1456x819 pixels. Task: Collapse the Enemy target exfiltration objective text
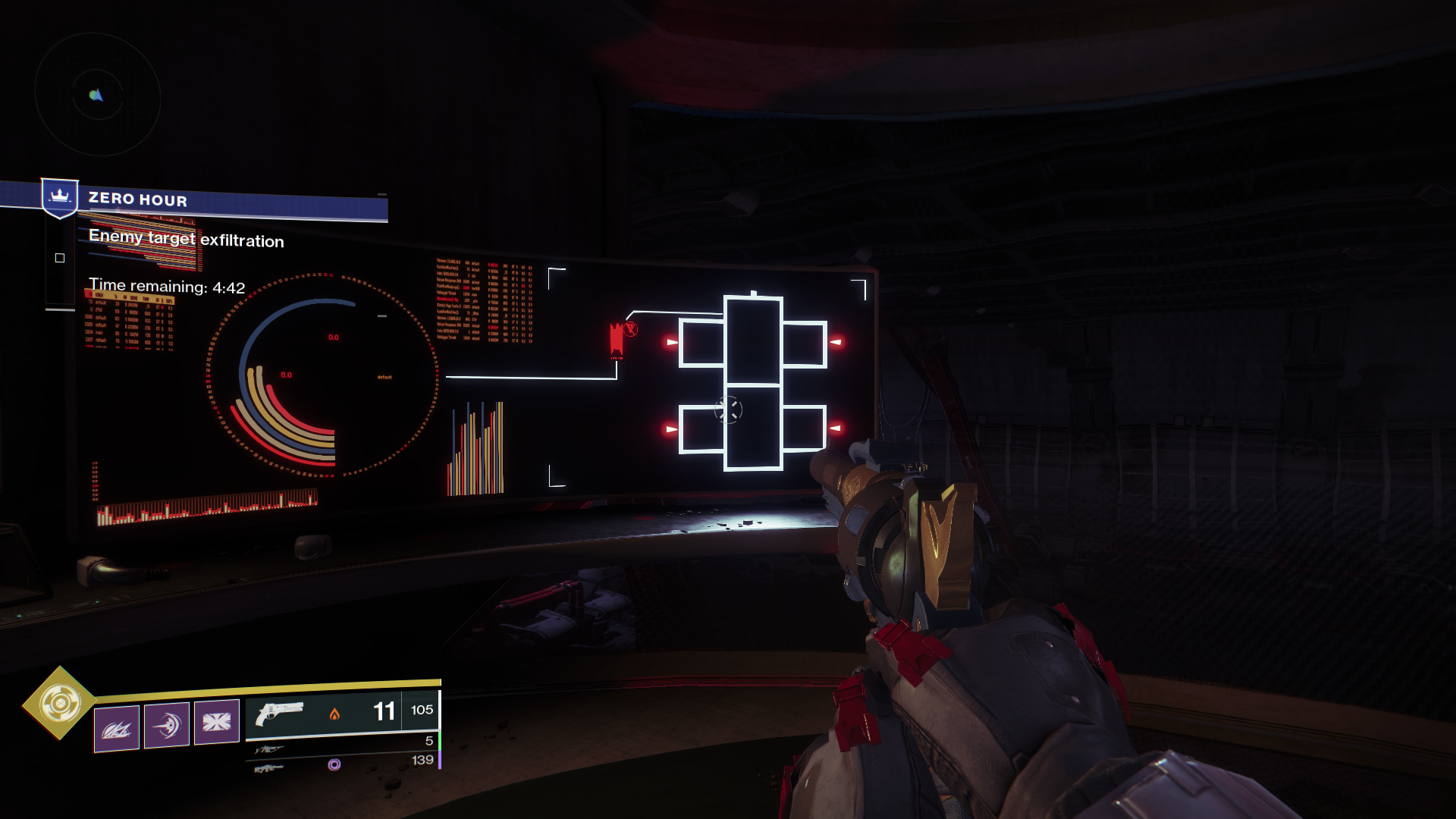pos(187,240)
